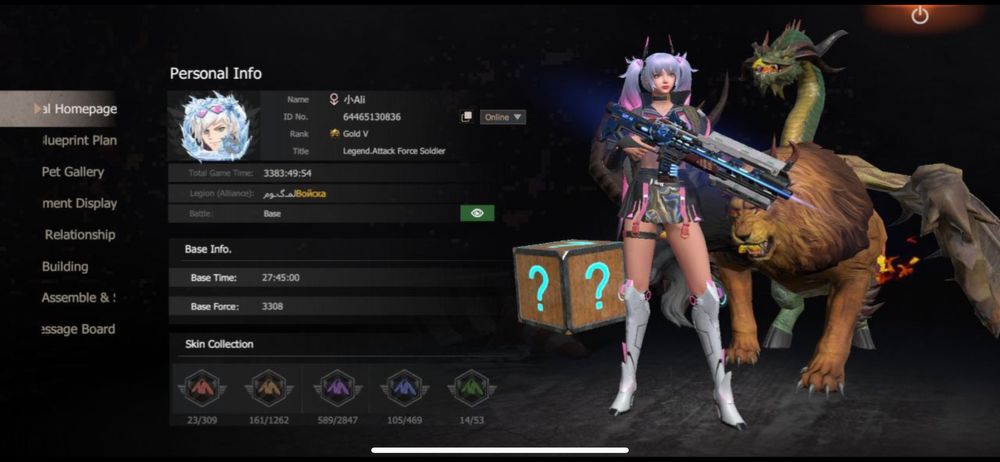1000x462 pixels.
Task: Open the blue skin collection 105/469
Action: pyautogui.click(x=404, y=388)
